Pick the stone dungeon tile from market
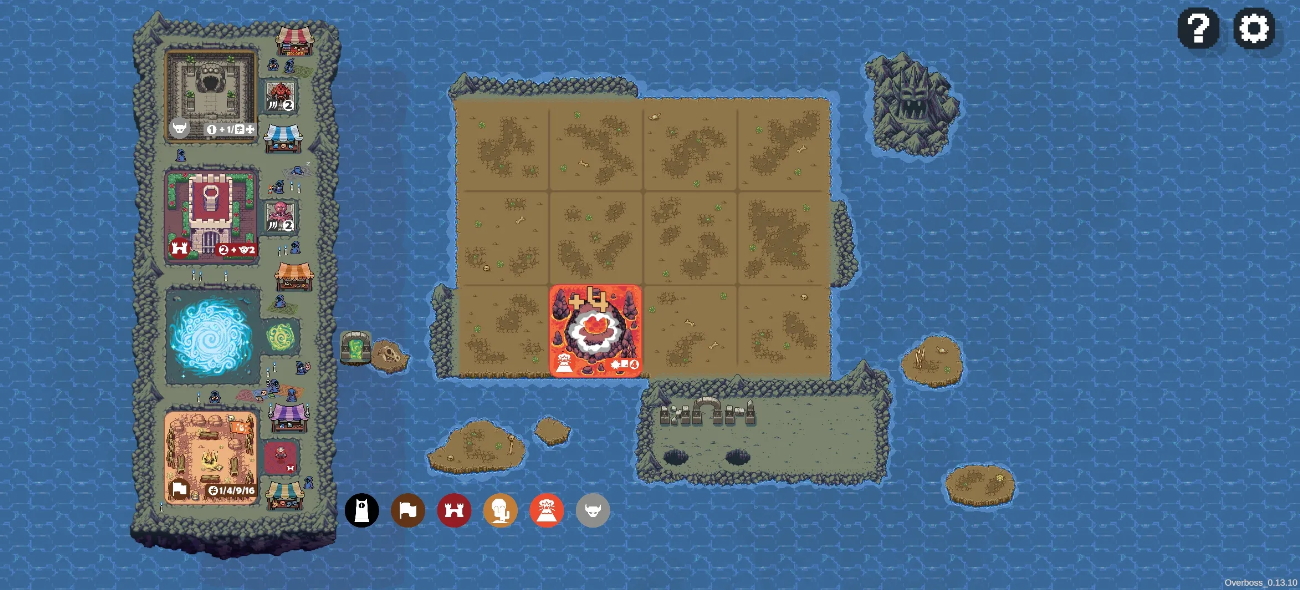The image size is (1300, 590). (x=212, y=96)
